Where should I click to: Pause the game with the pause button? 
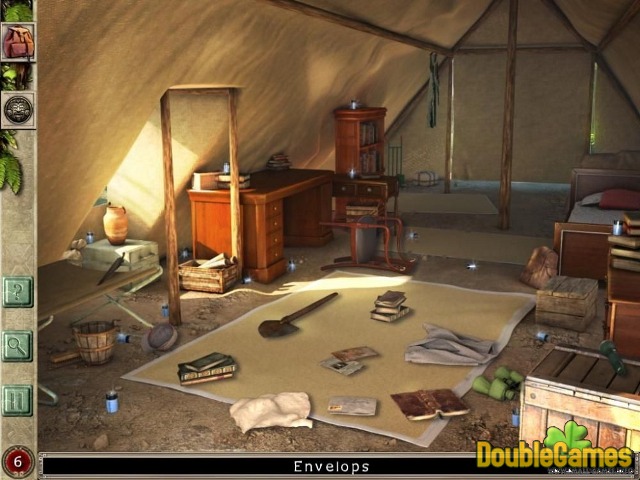click(x=17, y=400)
